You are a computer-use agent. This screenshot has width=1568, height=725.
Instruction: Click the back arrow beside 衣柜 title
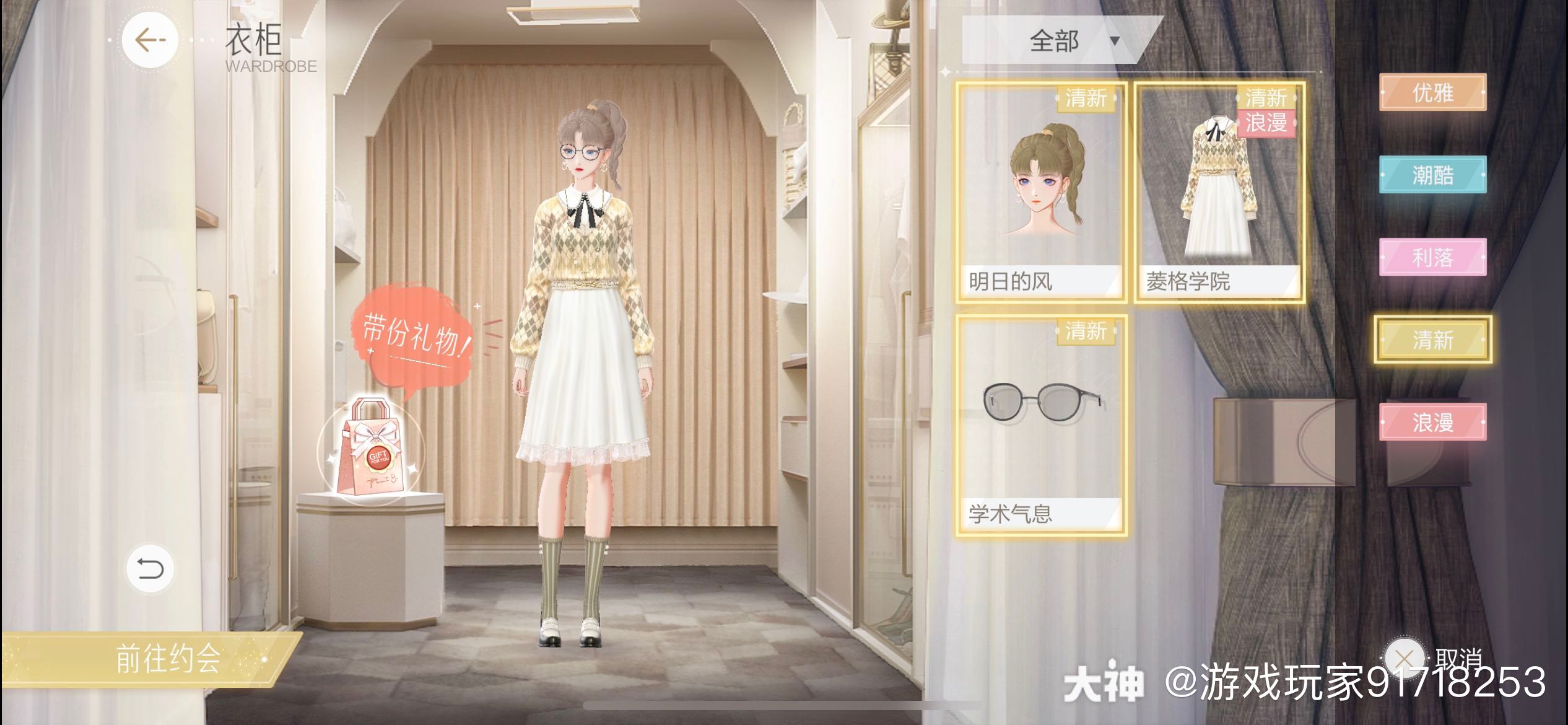pyautogui.click(x=150, y=39)
